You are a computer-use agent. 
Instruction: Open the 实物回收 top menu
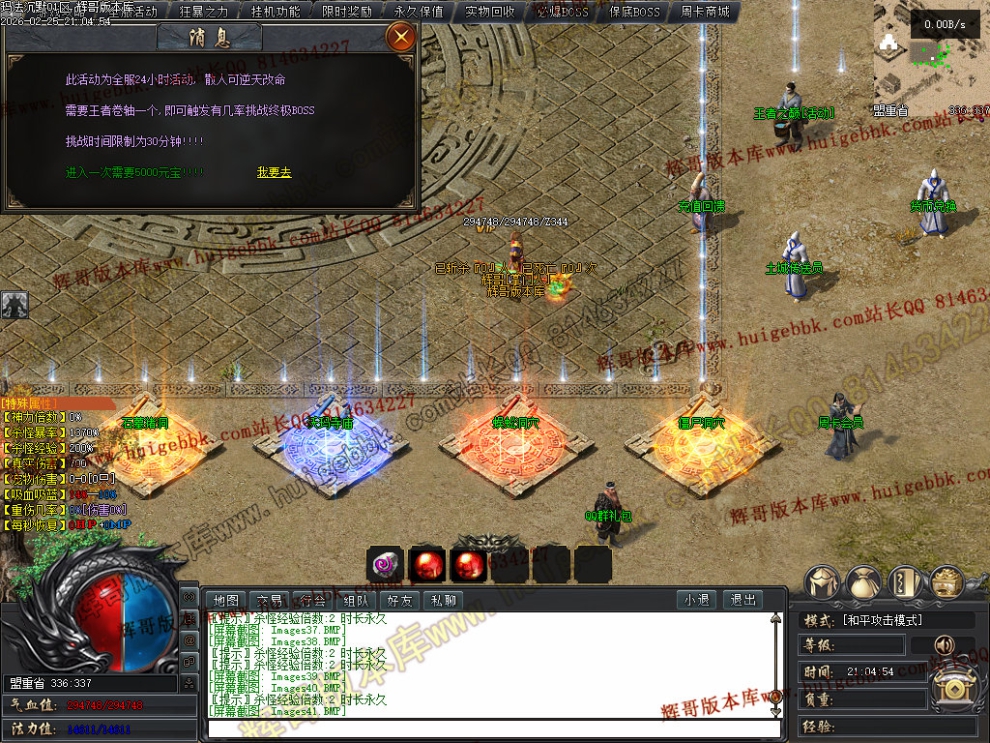(490, 12)
